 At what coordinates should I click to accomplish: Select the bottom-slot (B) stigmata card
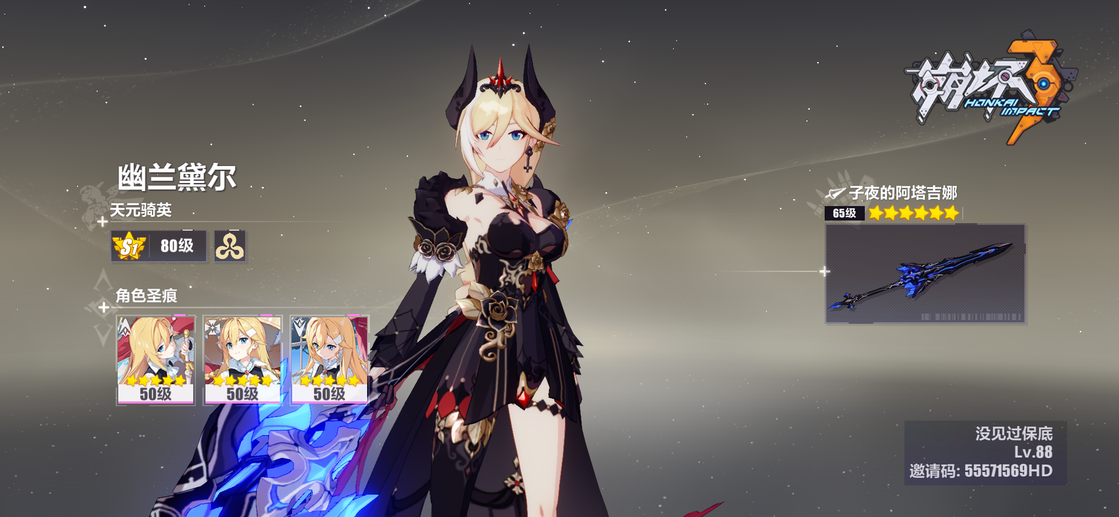click(x=329, y=360)
